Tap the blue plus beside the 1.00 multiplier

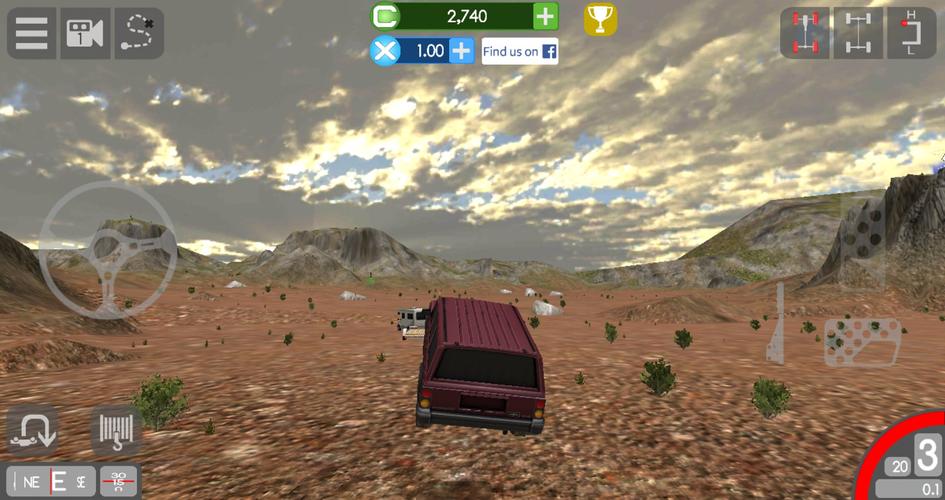point(461,51)
